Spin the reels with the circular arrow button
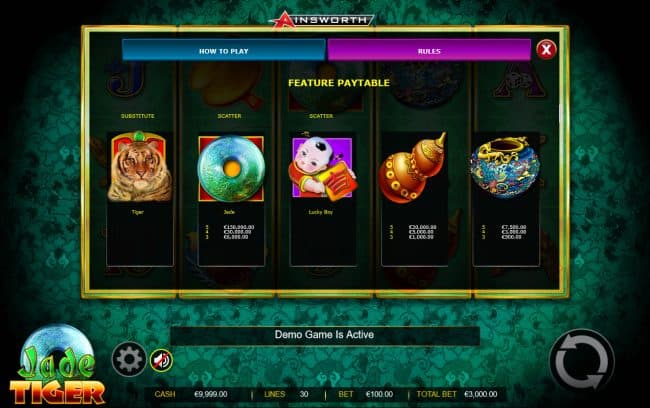This screenshot has height=408, width=650. pos(581,359)
